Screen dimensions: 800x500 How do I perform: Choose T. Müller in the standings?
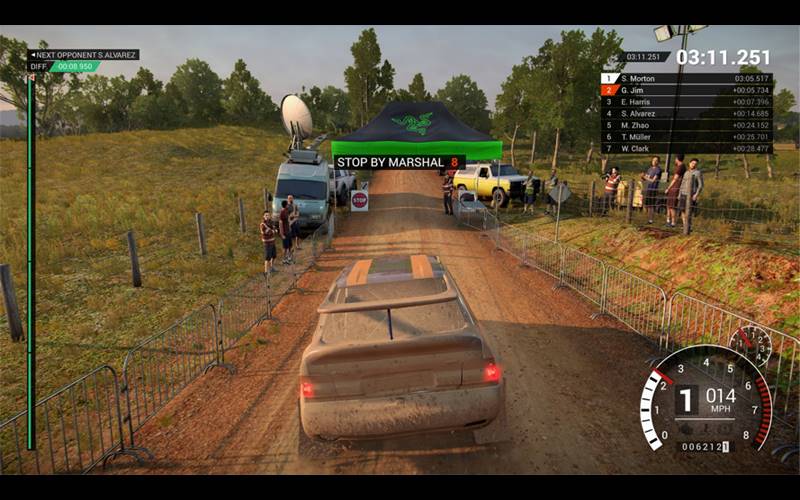point(686,137)
